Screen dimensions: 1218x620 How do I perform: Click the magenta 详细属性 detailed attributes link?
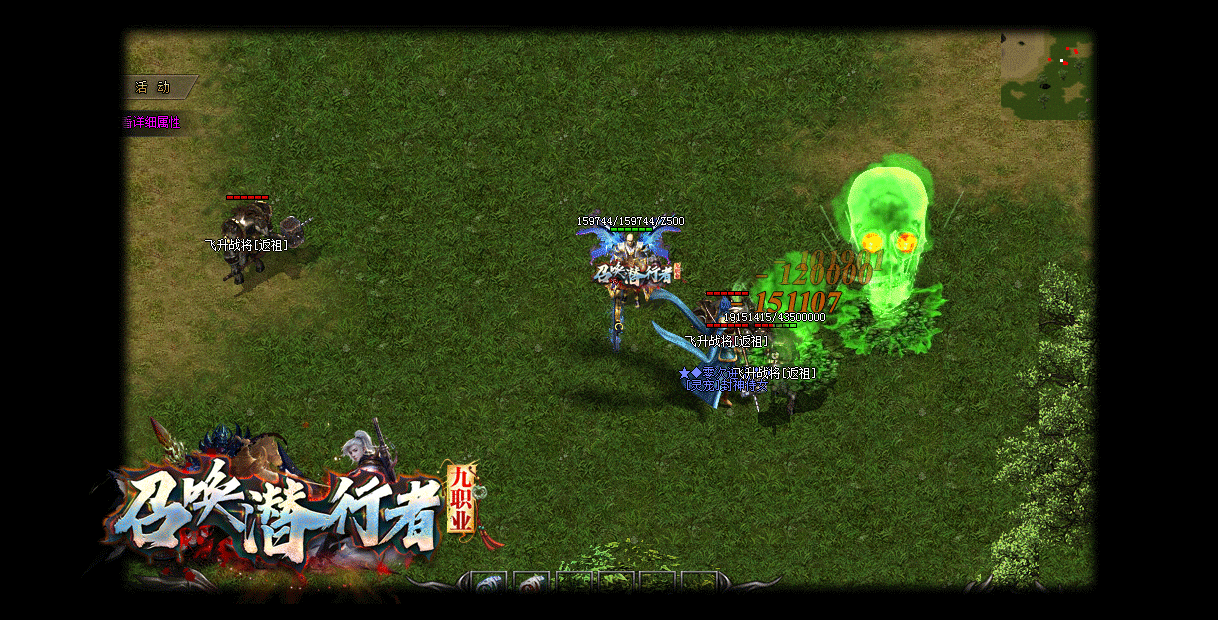click(153, 122)
